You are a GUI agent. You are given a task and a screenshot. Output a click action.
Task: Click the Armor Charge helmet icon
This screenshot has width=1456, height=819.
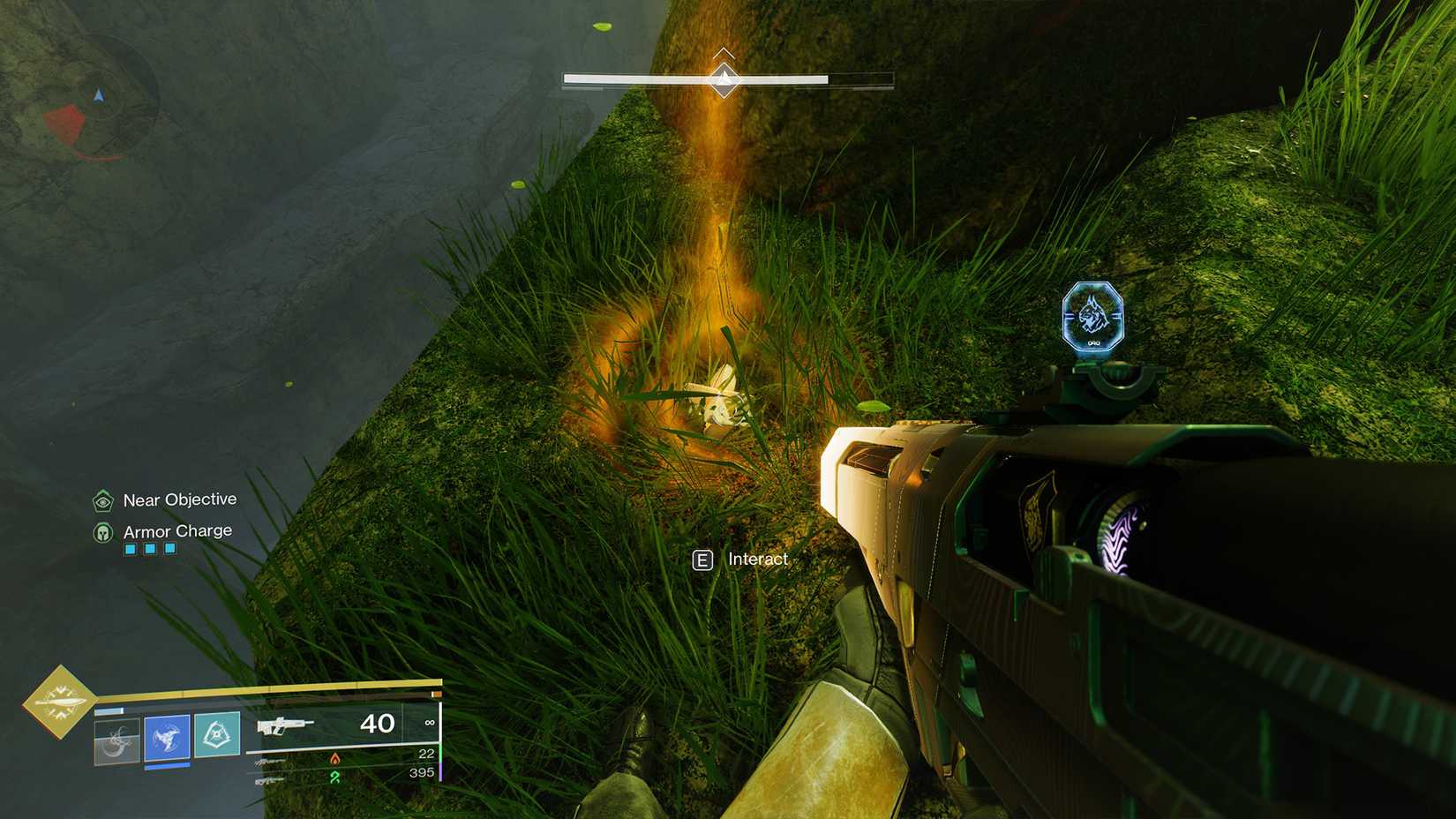pos(103,533)
